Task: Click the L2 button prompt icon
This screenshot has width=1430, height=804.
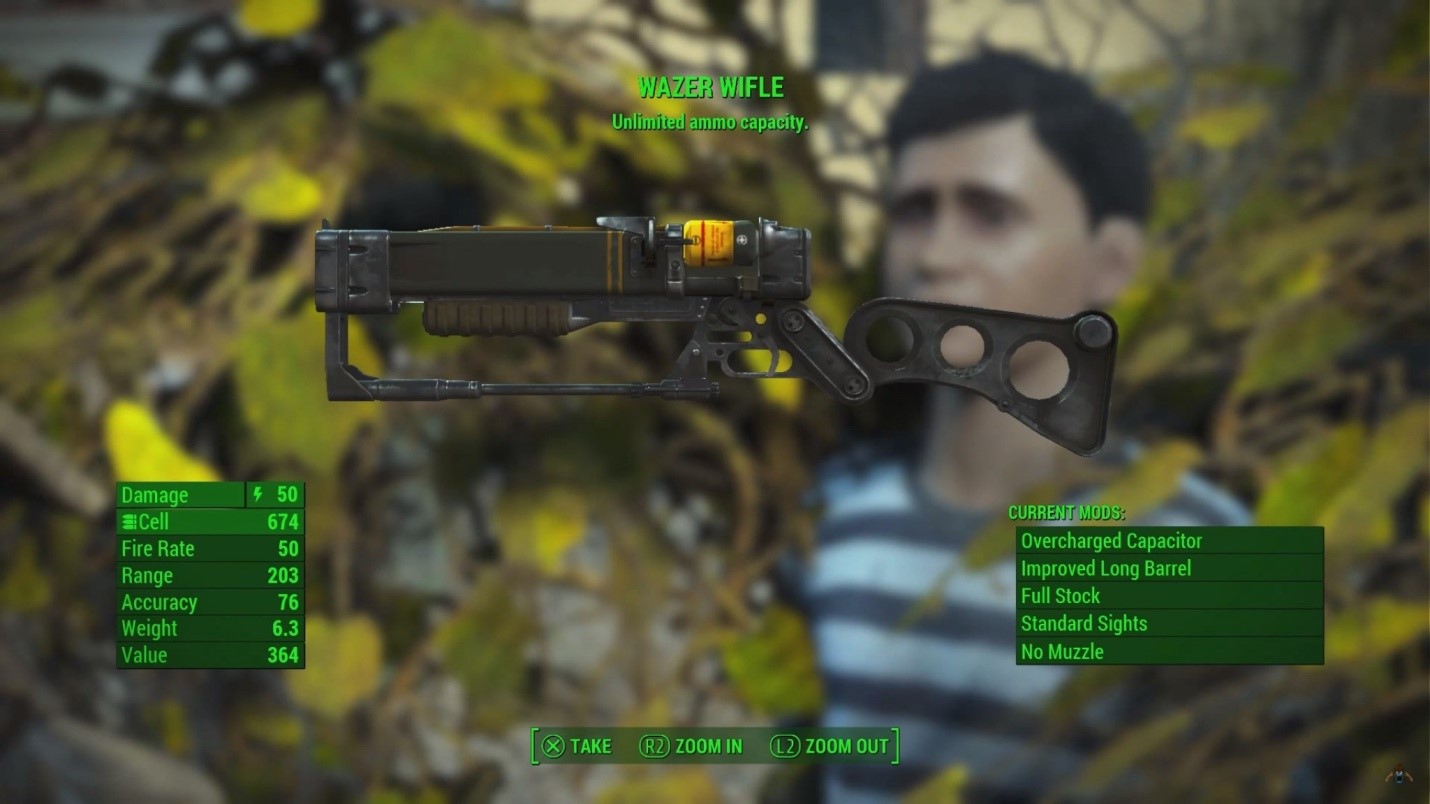Action: click(785, 746)
